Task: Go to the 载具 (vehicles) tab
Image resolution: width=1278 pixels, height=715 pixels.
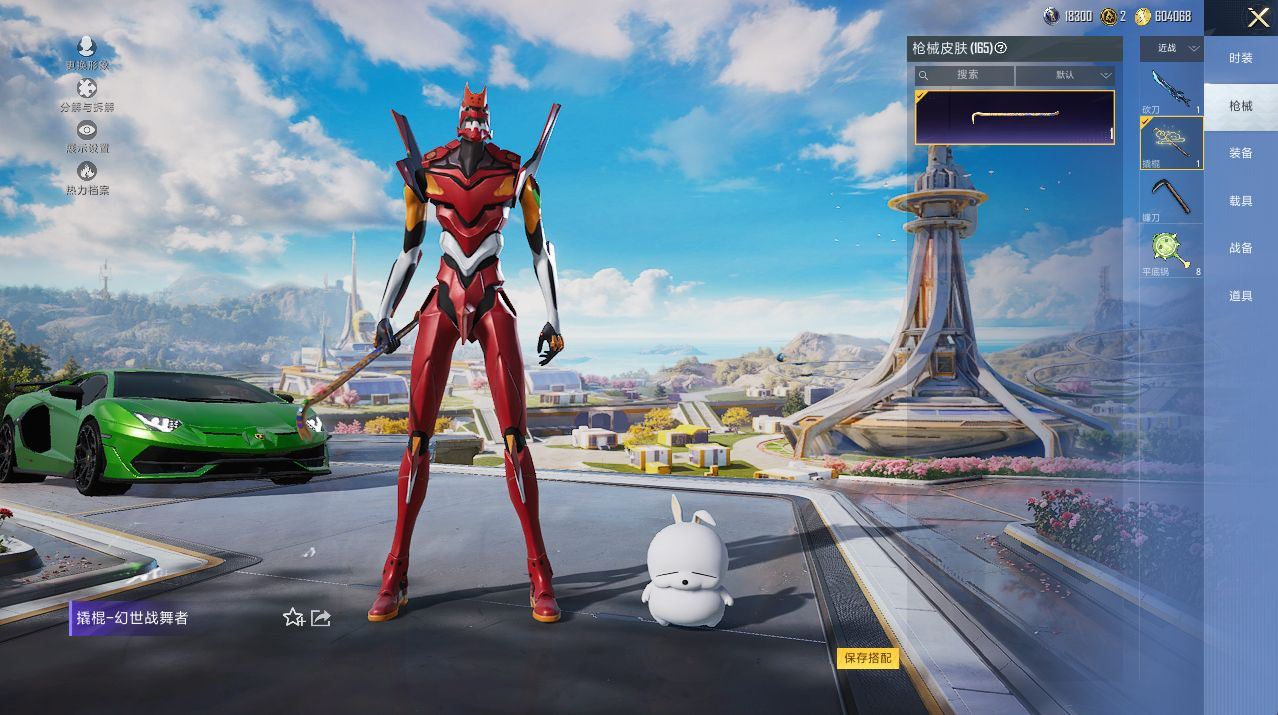Action: 1241,201
